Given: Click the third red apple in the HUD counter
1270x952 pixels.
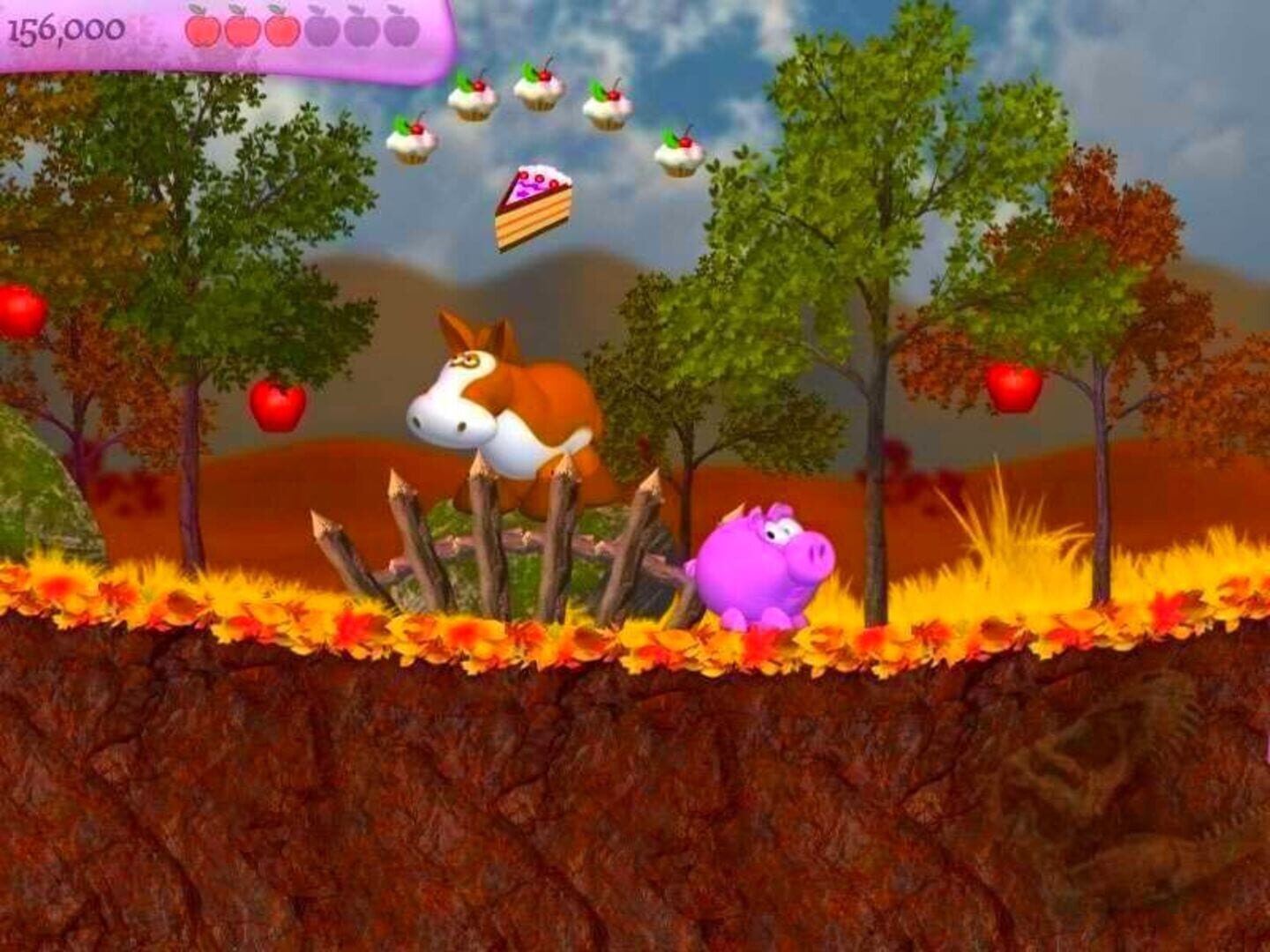Looking at the screenshot, I should (x=280, y=29).
